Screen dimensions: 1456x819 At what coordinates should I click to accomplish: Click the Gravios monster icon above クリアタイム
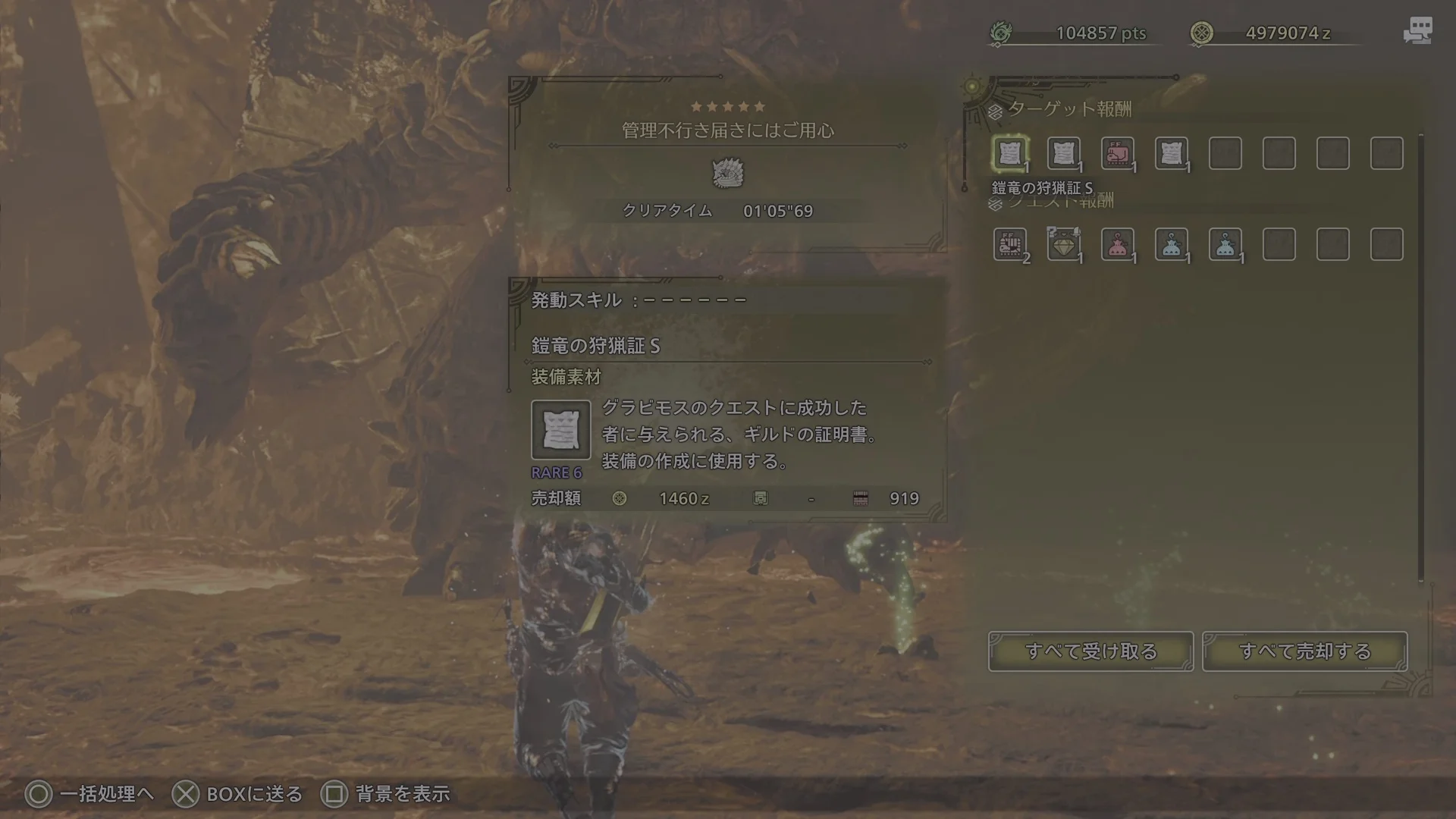(x=726, y=173)
